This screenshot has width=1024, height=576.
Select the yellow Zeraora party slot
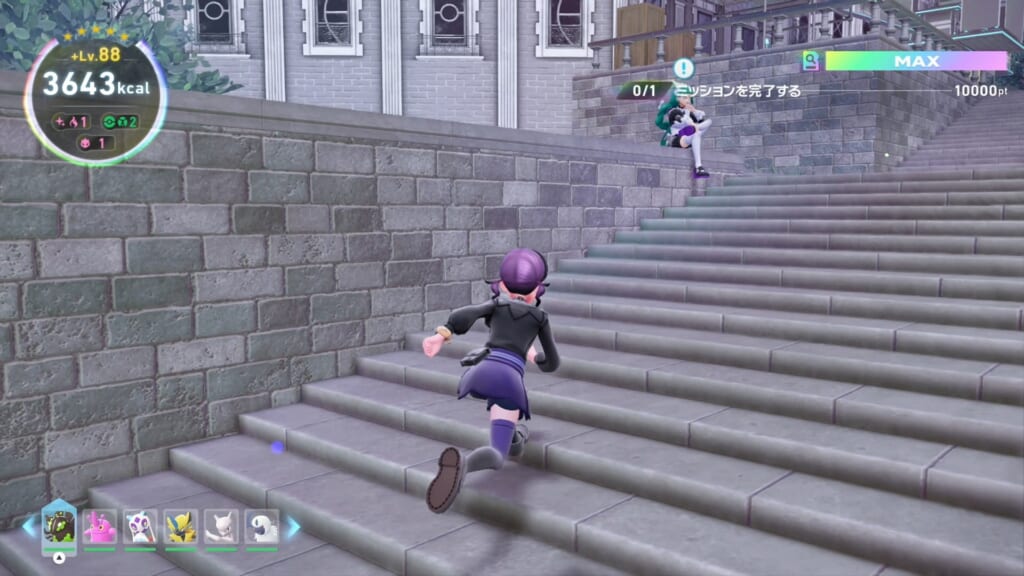(181, 526)
